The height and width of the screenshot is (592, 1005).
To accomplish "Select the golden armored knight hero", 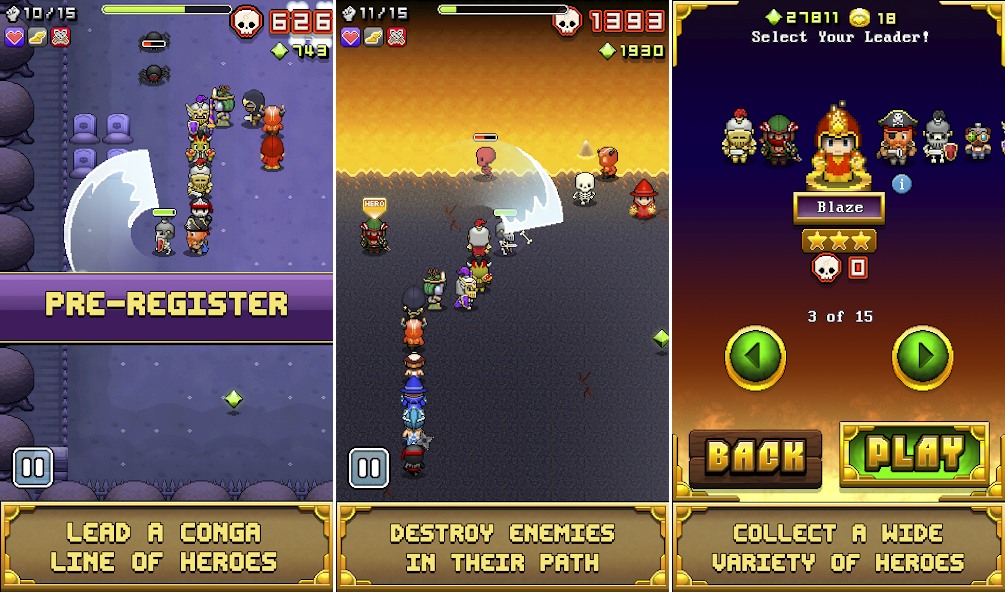I will pyautogui.click(x=738, y=136).
